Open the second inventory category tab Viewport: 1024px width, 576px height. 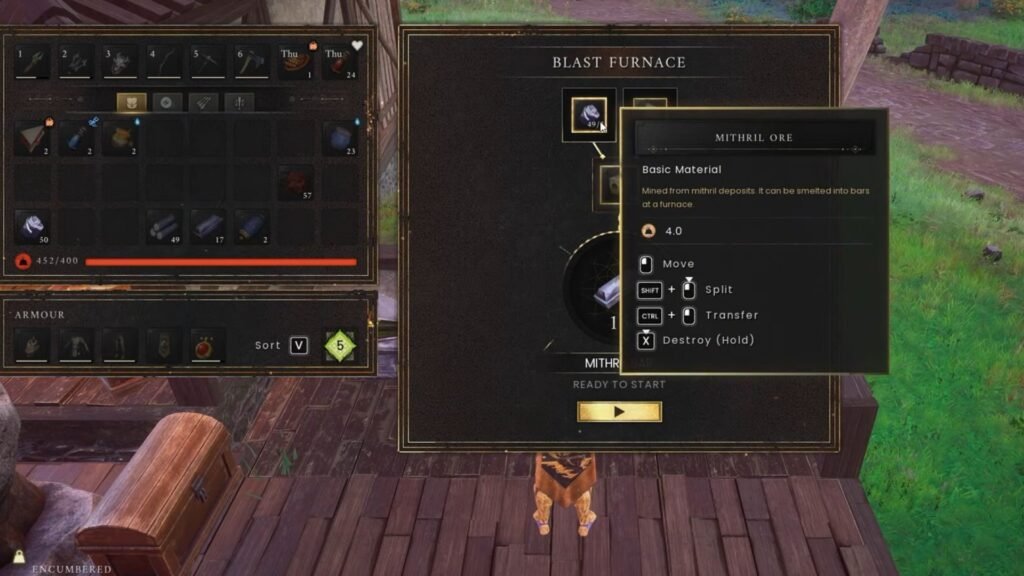165,102
